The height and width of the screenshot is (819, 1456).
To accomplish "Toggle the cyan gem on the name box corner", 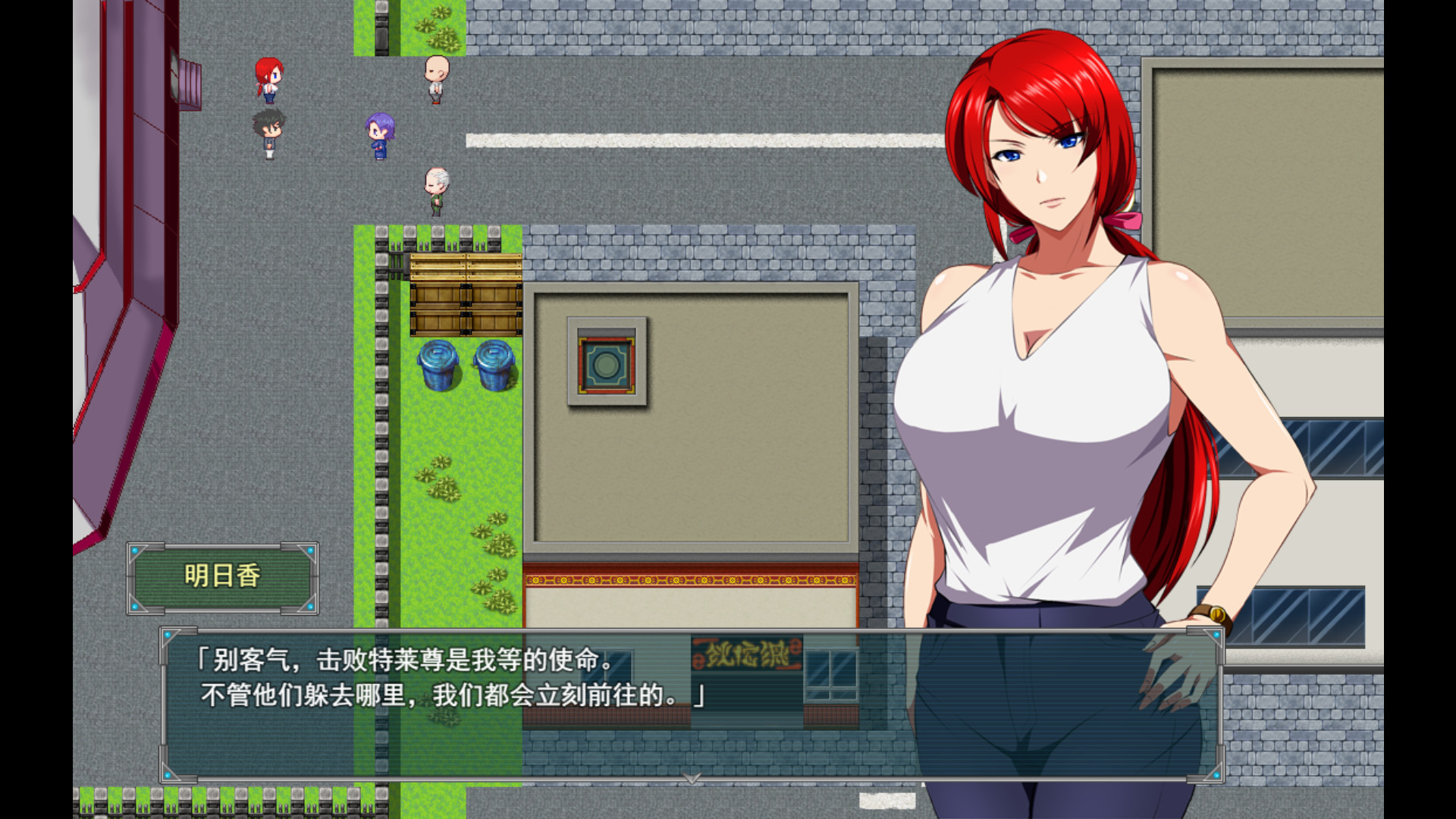I will (x=134, y=551).
